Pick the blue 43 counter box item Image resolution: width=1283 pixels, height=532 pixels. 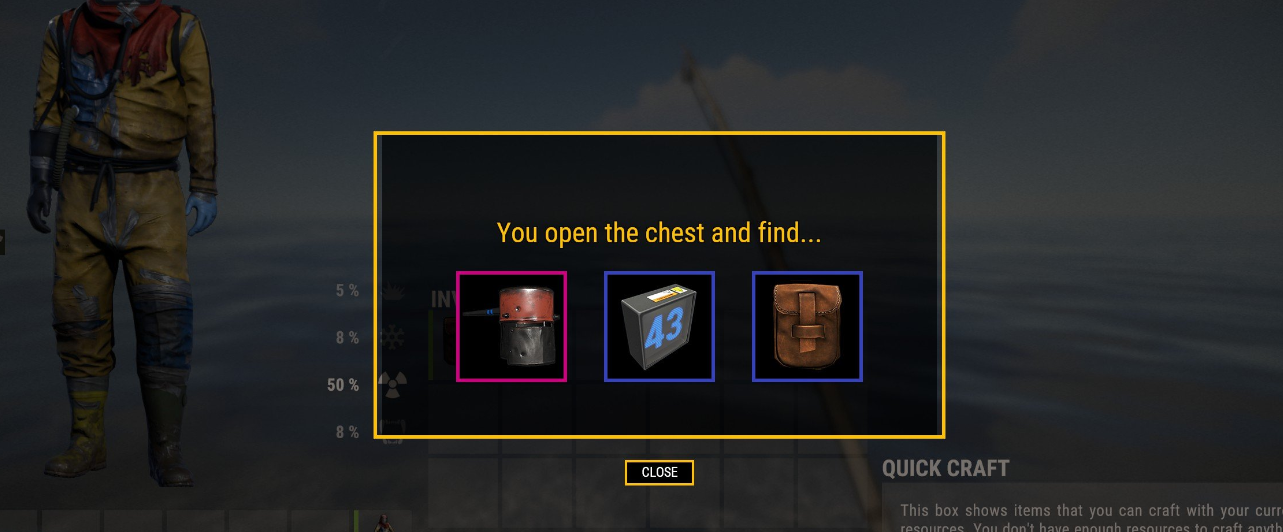pos(659,326)
